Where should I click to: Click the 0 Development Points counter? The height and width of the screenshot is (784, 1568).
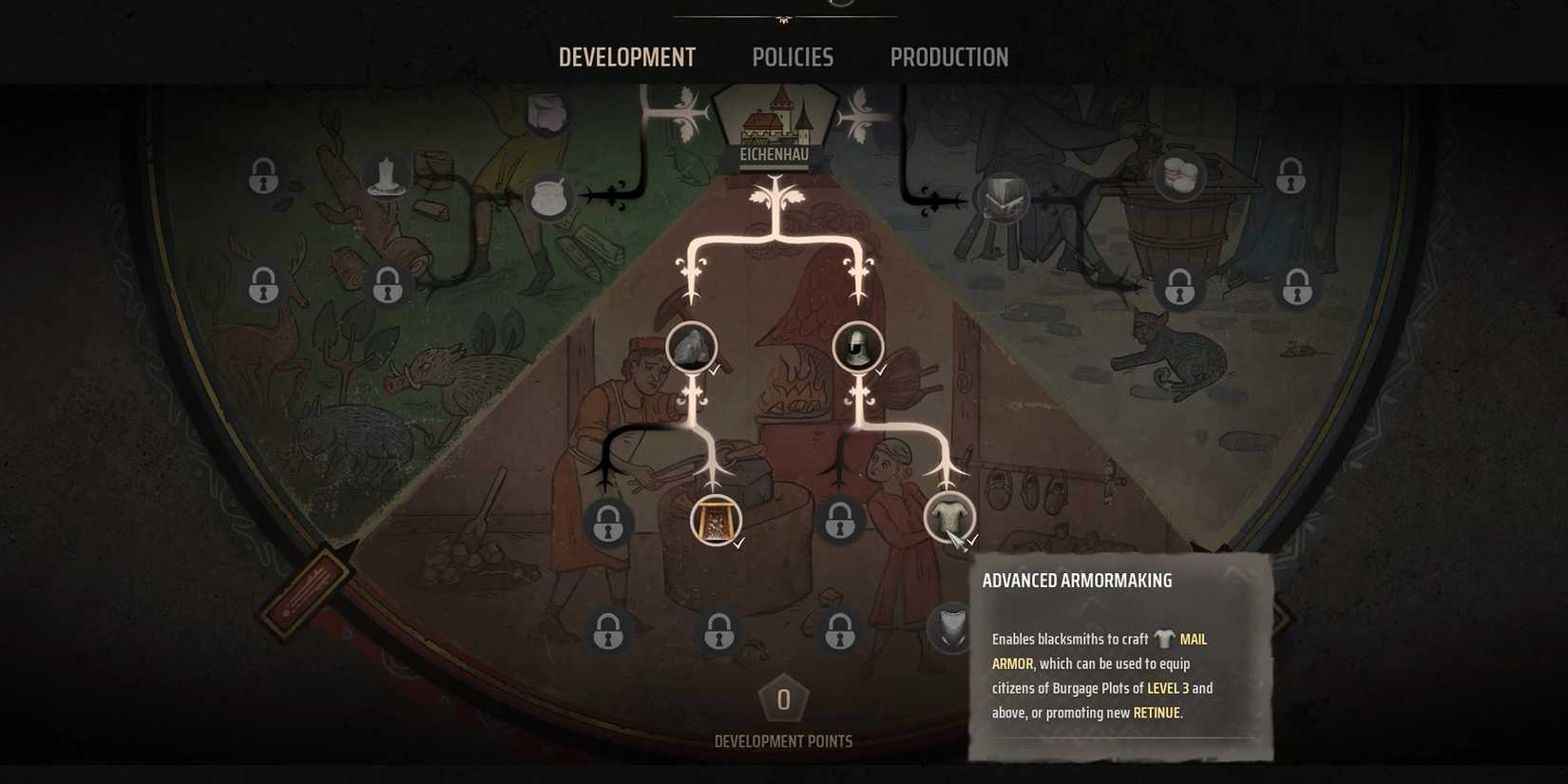click(x=782, y=700)
